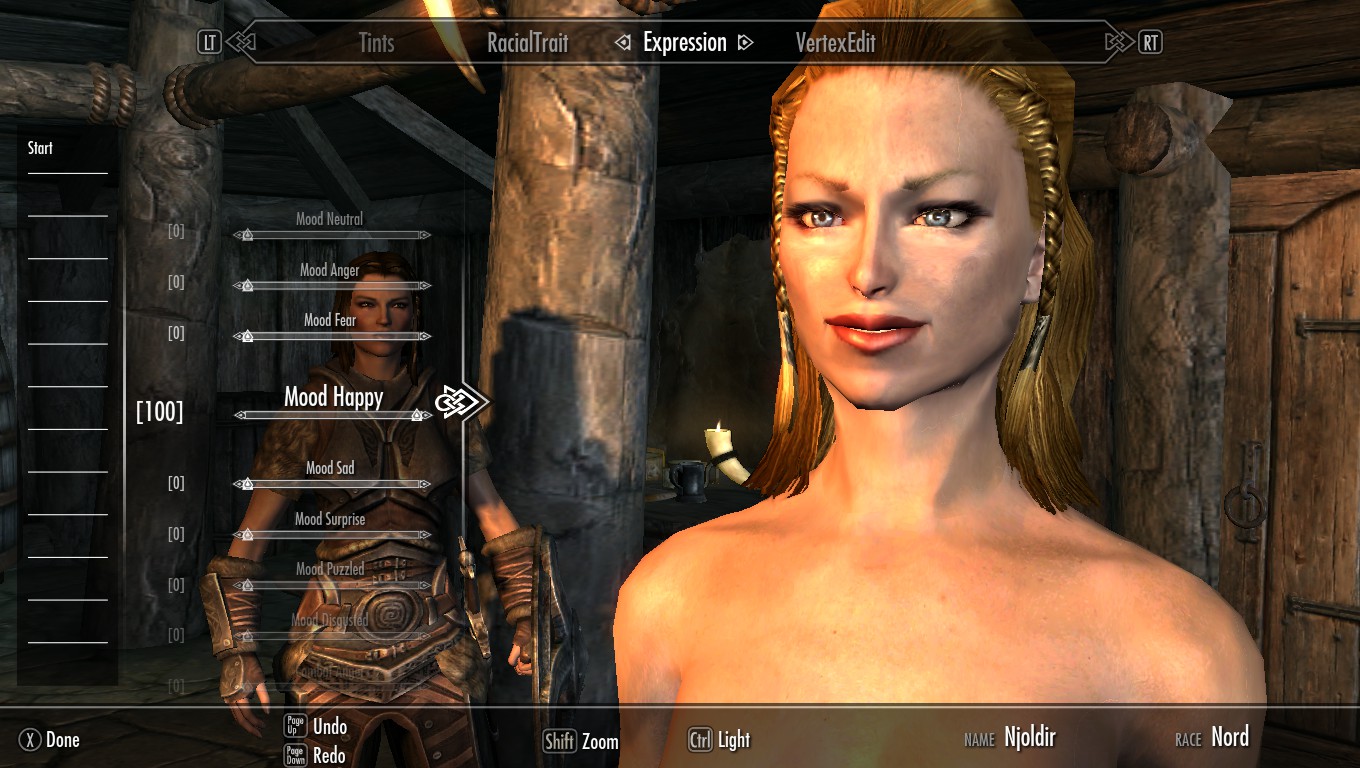Click the left arrow beside Expression
This screenshot has width=1360, height=768.
click(x=623, y=43)
